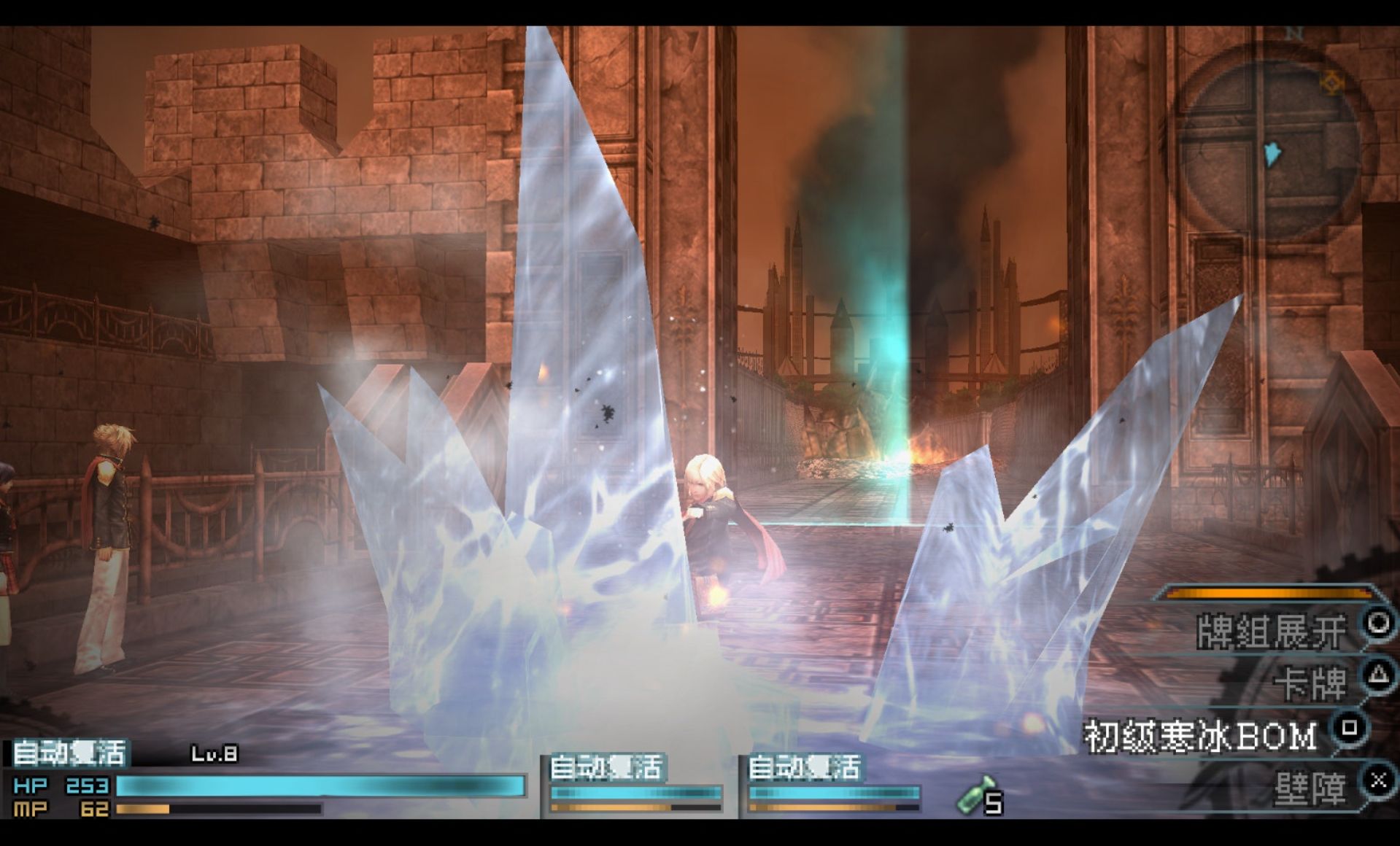Select the 牌組展开 command
The width and height of the screenshot is (1400, 846).
click(1272, 631)
